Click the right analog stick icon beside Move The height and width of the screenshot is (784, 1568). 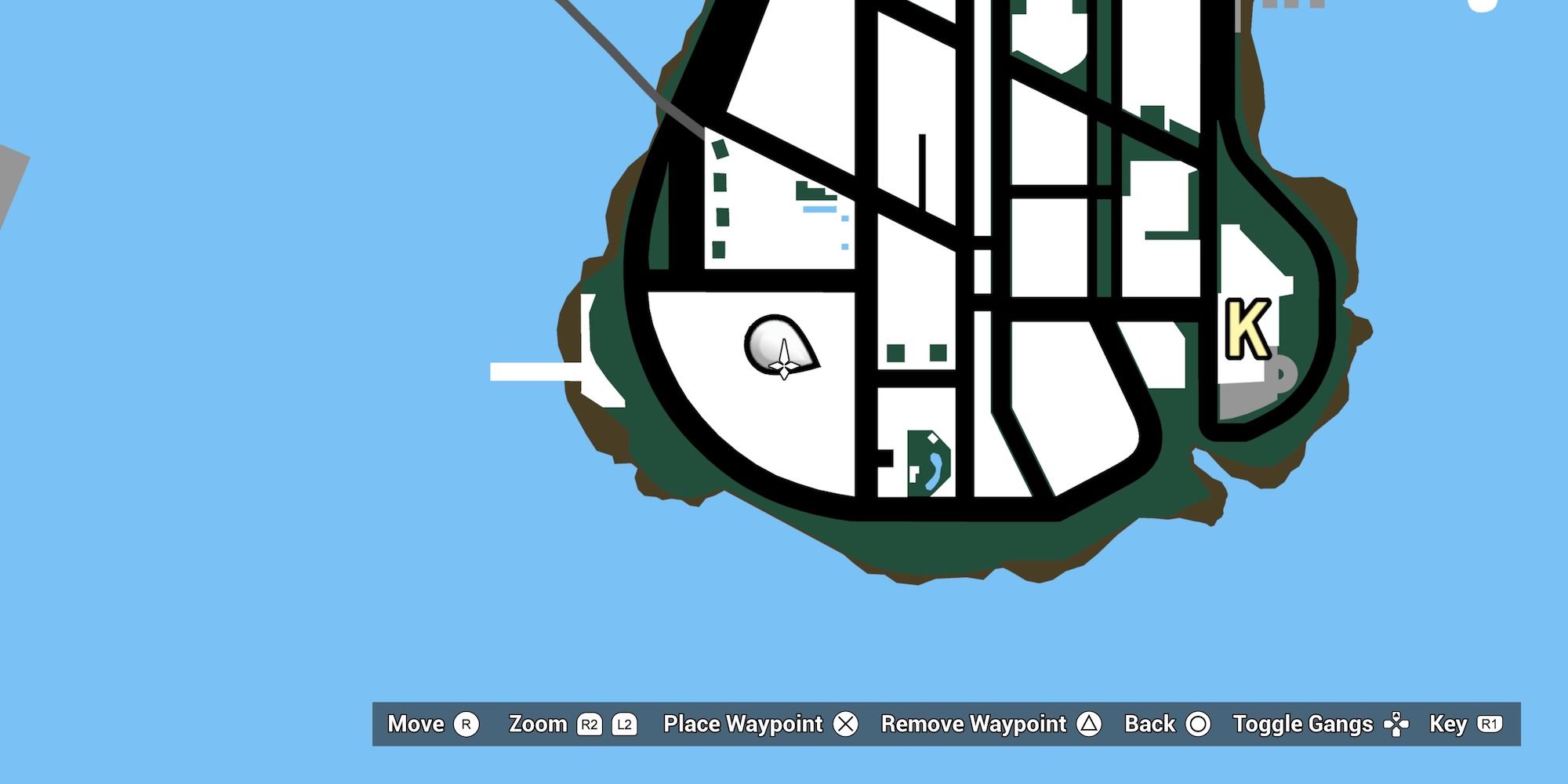(468, 724)
